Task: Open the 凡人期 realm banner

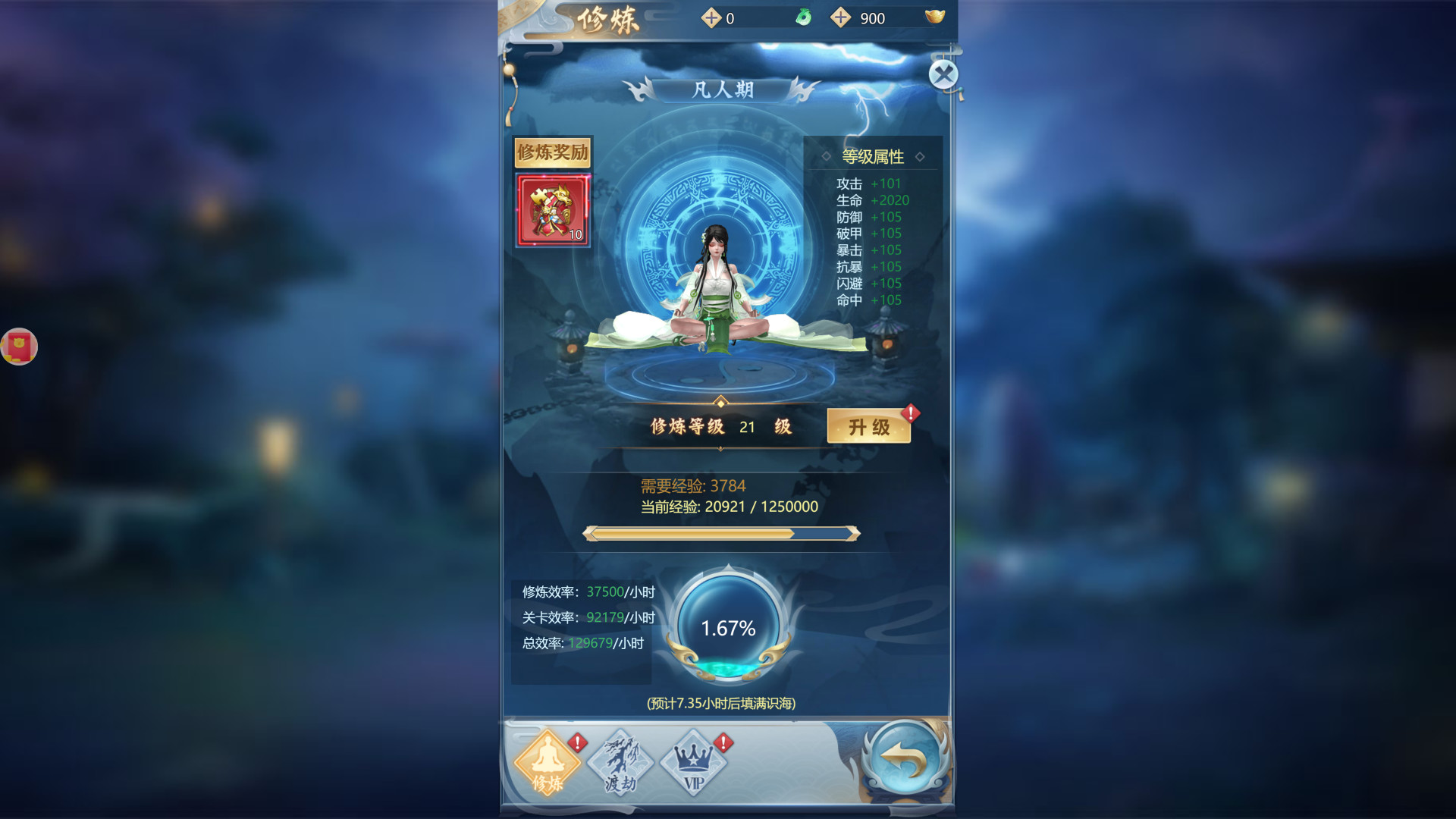Action: [x=722, y=90]
